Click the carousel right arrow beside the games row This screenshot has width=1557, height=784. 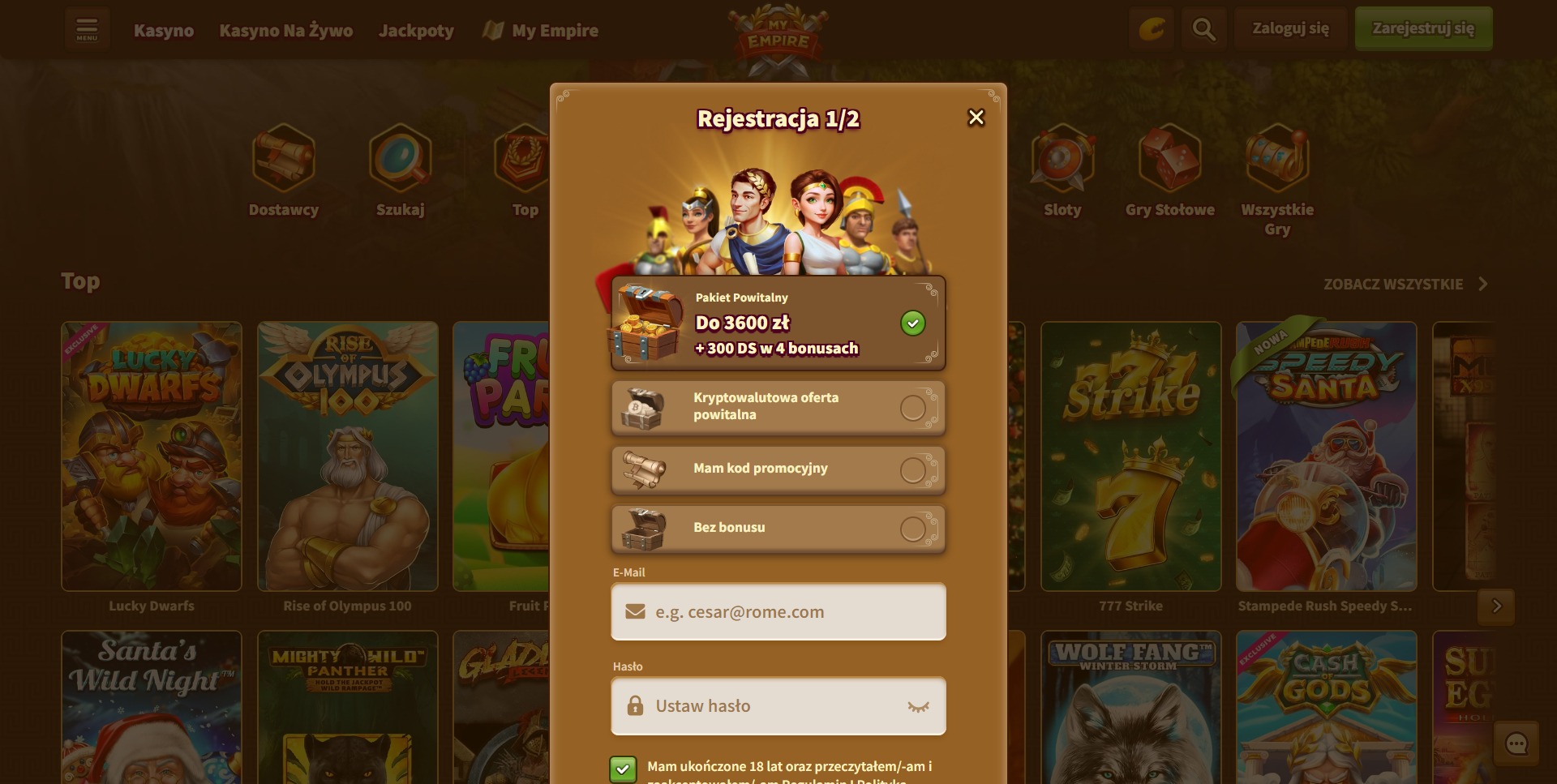coord(1496,606)
